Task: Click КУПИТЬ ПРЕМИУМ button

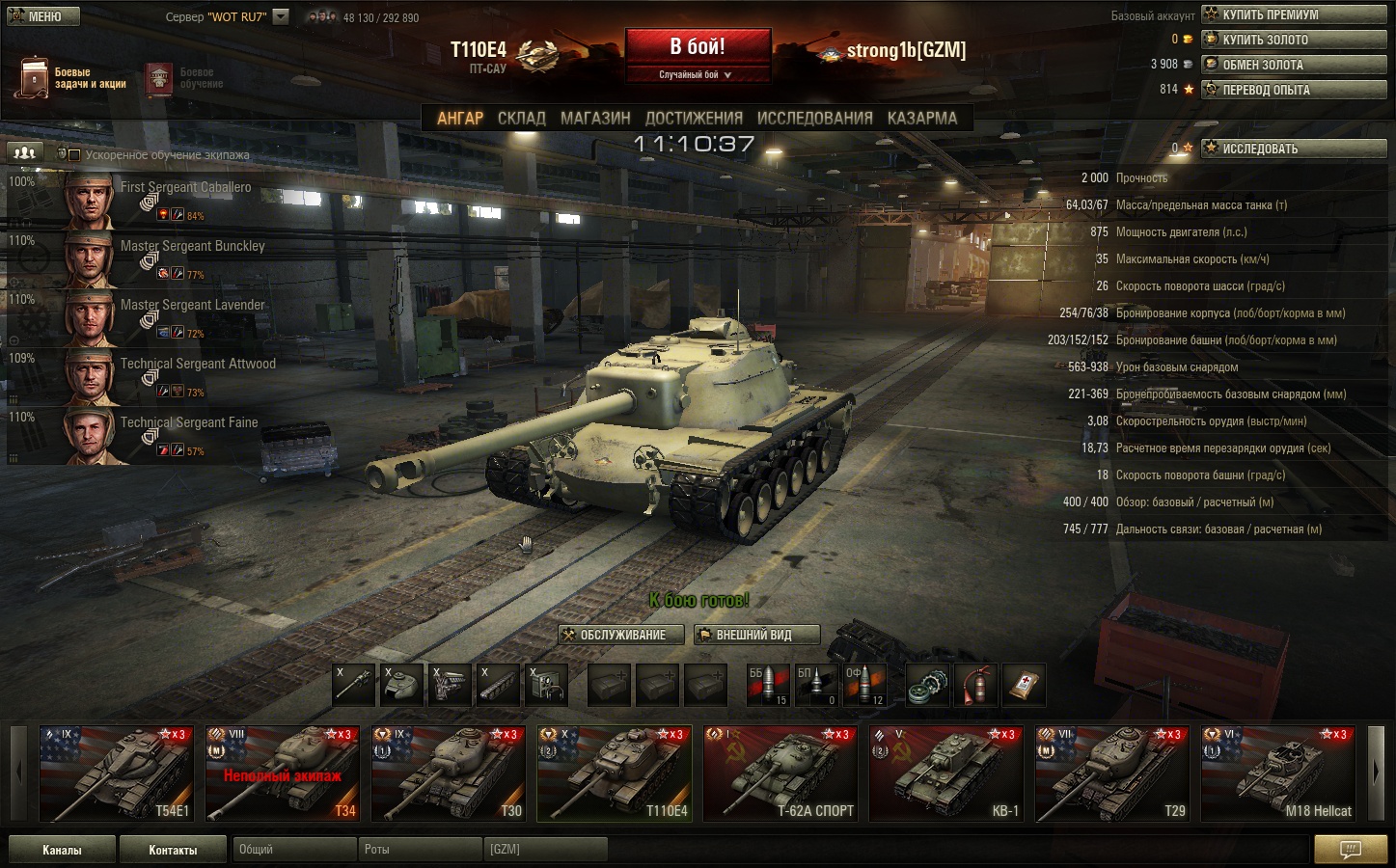Action: (x=1292, y=14)
